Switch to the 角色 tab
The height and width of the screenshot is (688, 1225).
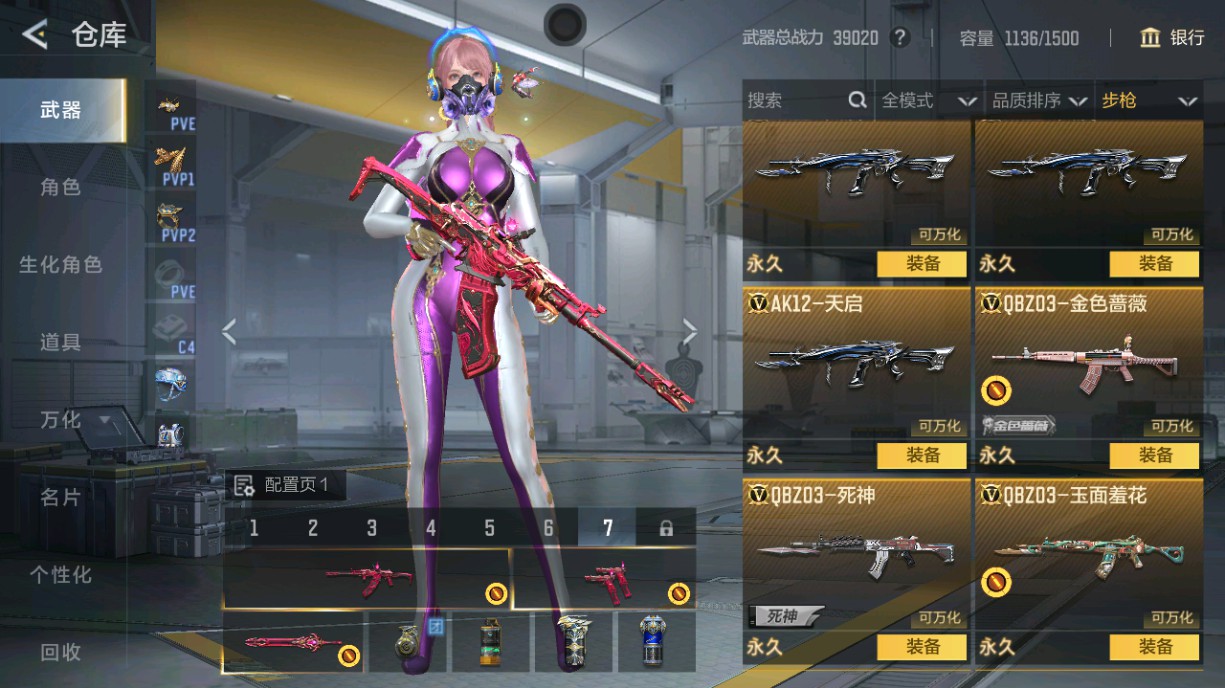click(x=61, y=187)
